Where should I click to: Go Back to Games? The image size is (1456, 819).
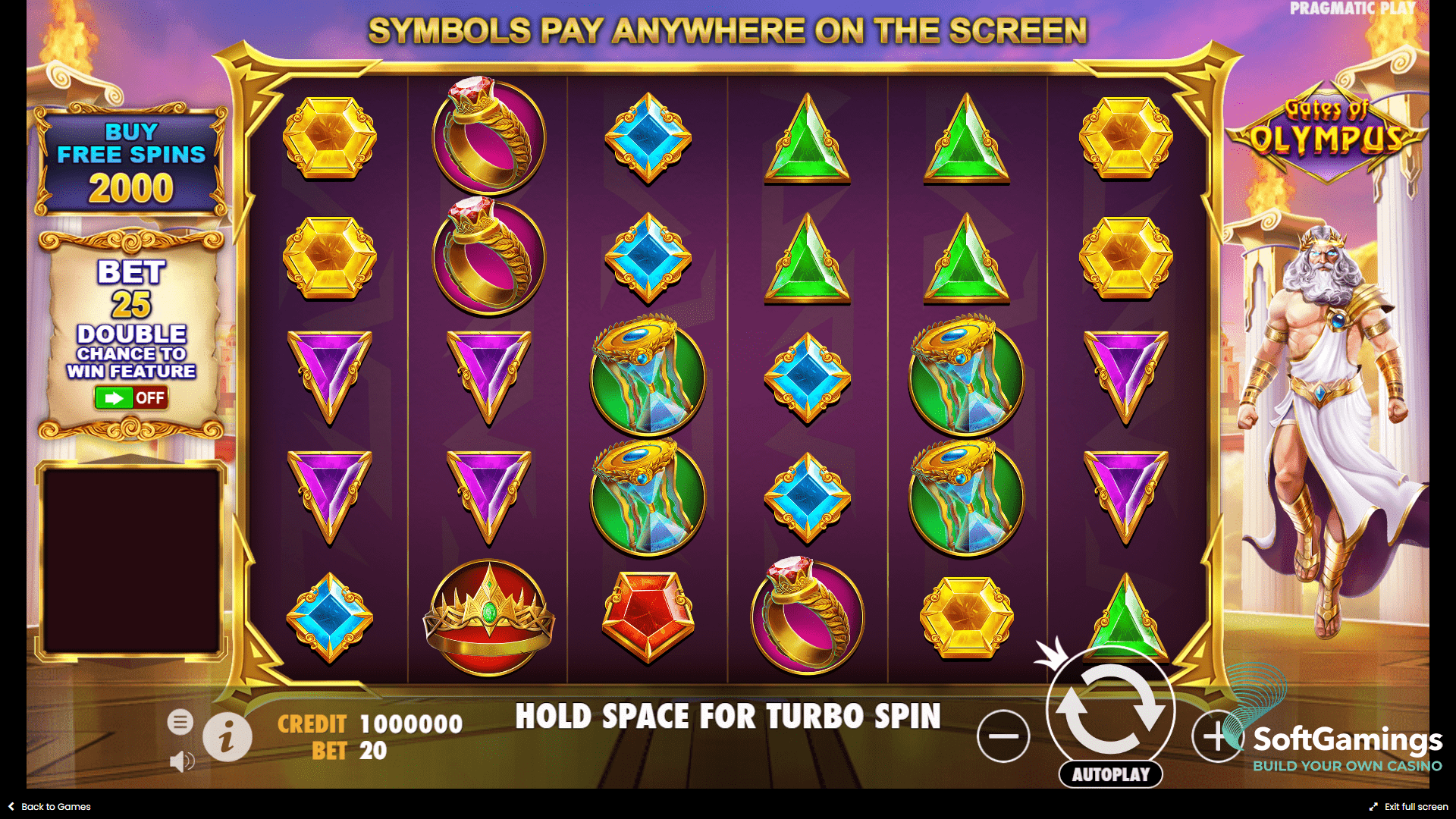49,806
